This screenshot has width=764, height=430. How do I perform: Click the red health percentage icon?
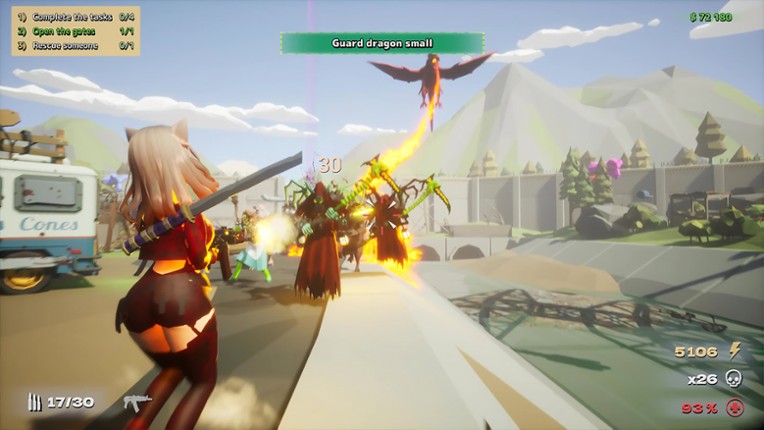pos(735,407)
